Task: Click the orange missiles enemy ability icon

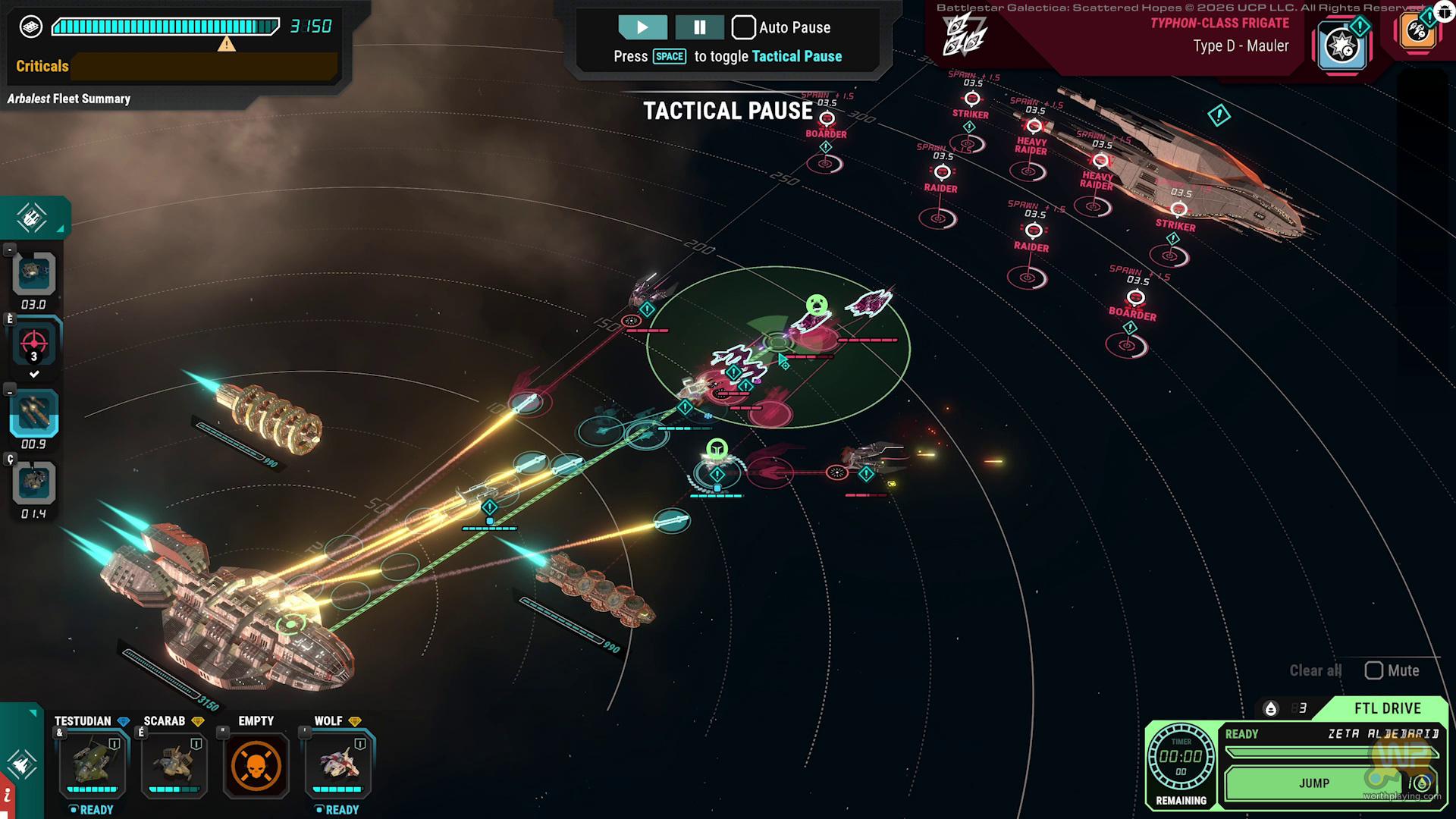Action: (x=1417, y=32)
